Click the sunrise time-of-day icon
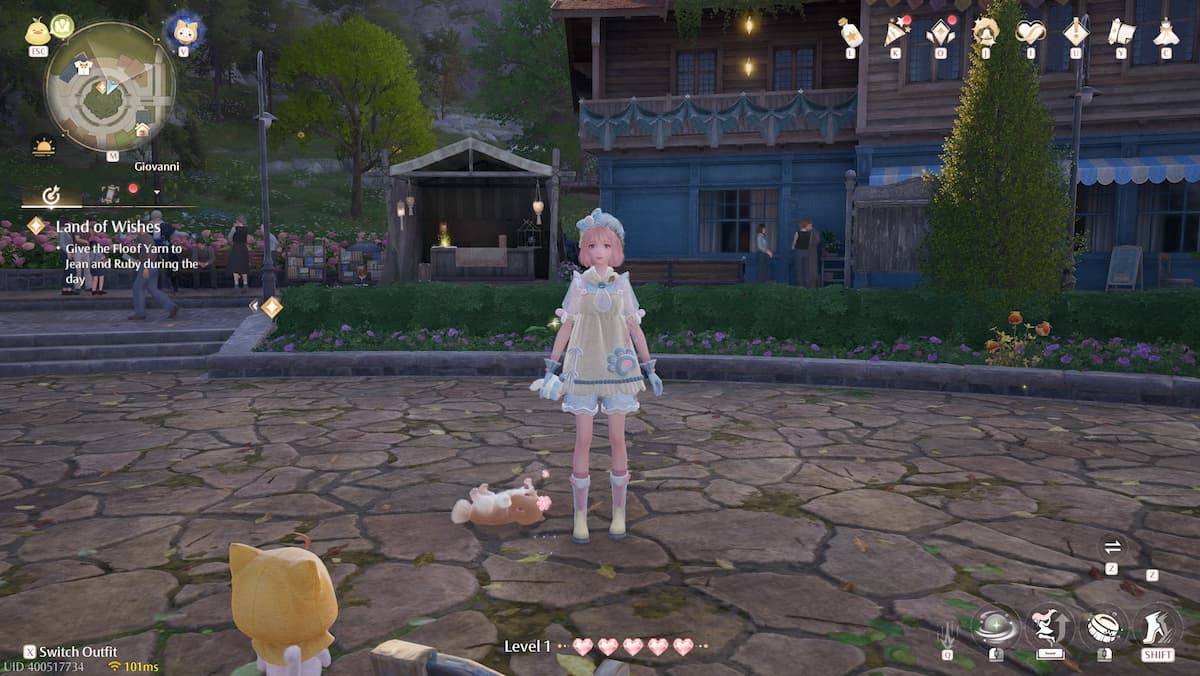The height and width of the screenshot is (676, 1200). tap(43, 147)
